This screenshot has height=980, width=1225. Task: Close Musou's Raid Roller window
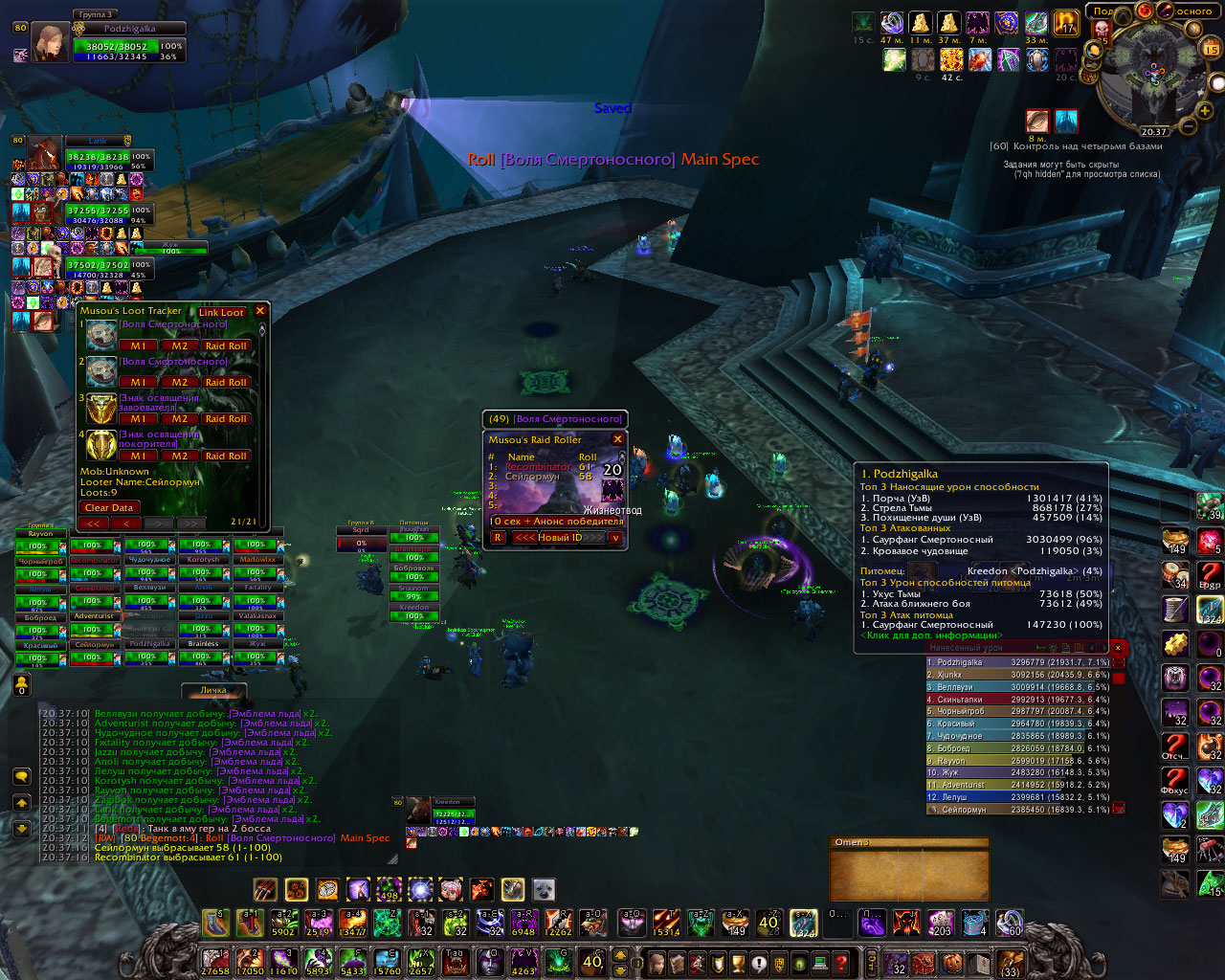pos(617,439)
